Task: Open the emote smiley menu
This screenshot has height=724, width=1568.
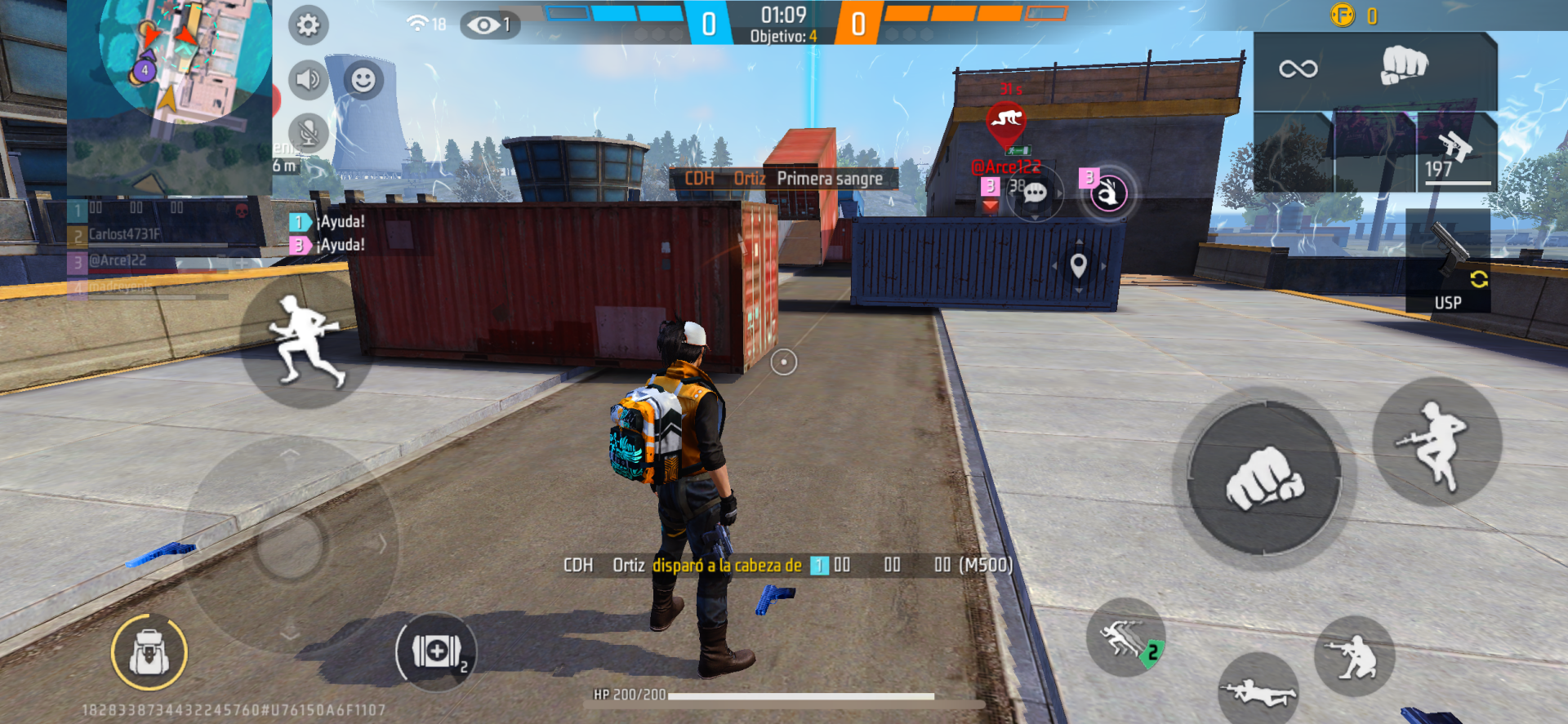Action: 363,79
